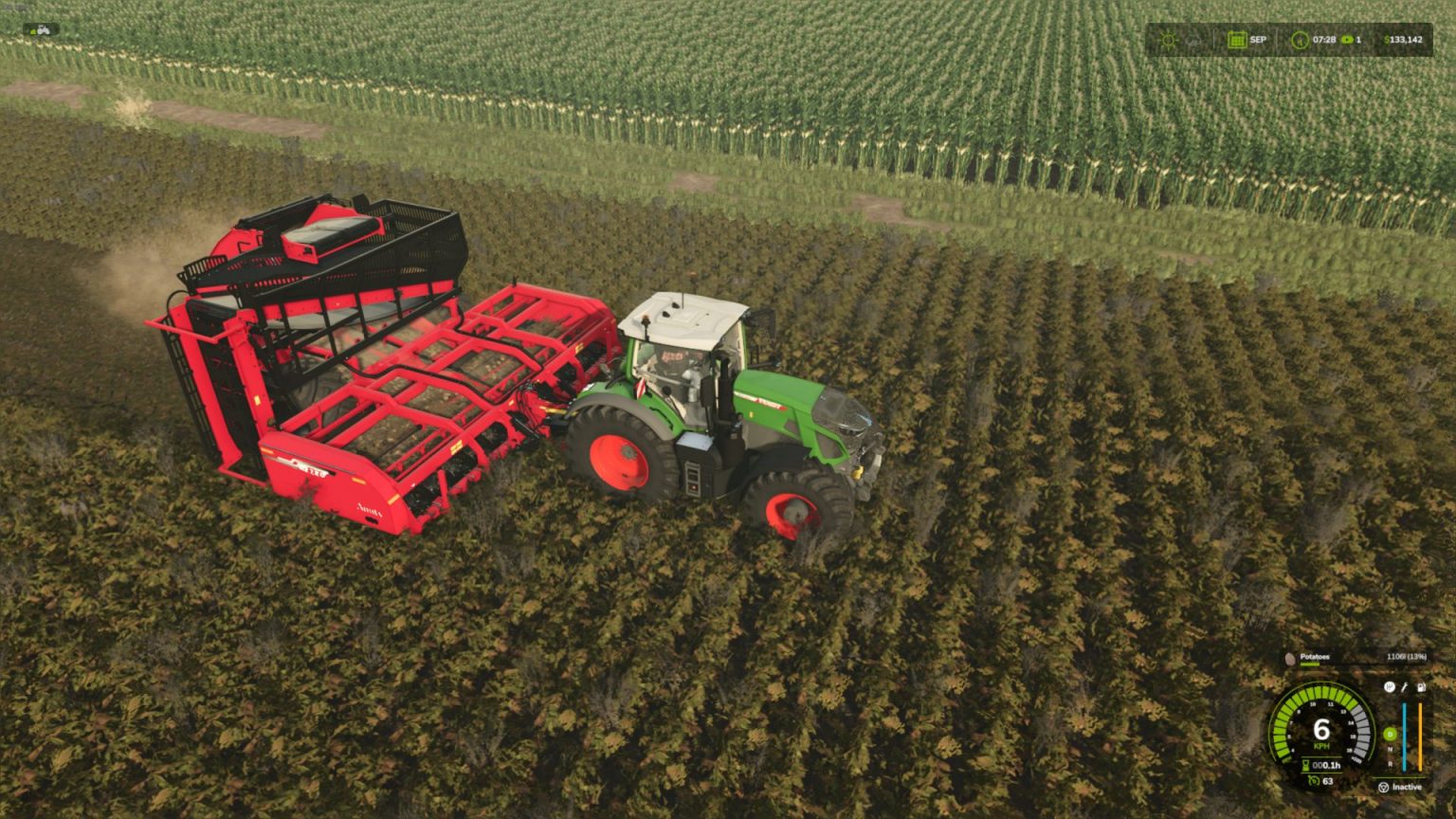Click the Potatoes fill level label
1456x819 pixels.
click(1314, 657)
